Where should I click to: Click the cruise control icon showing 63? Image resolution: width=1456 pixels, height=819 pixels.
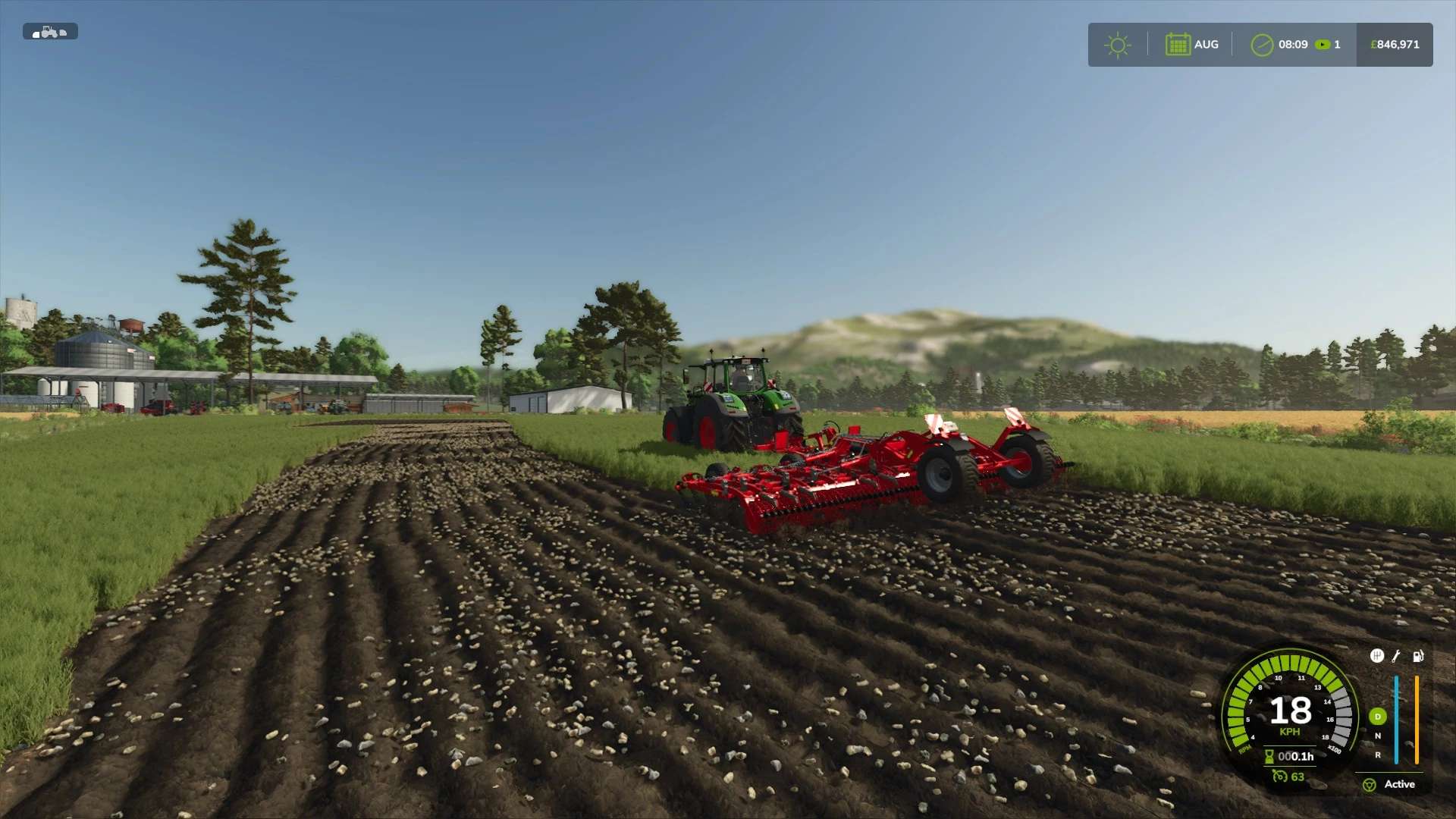(x=1280, y=777)
